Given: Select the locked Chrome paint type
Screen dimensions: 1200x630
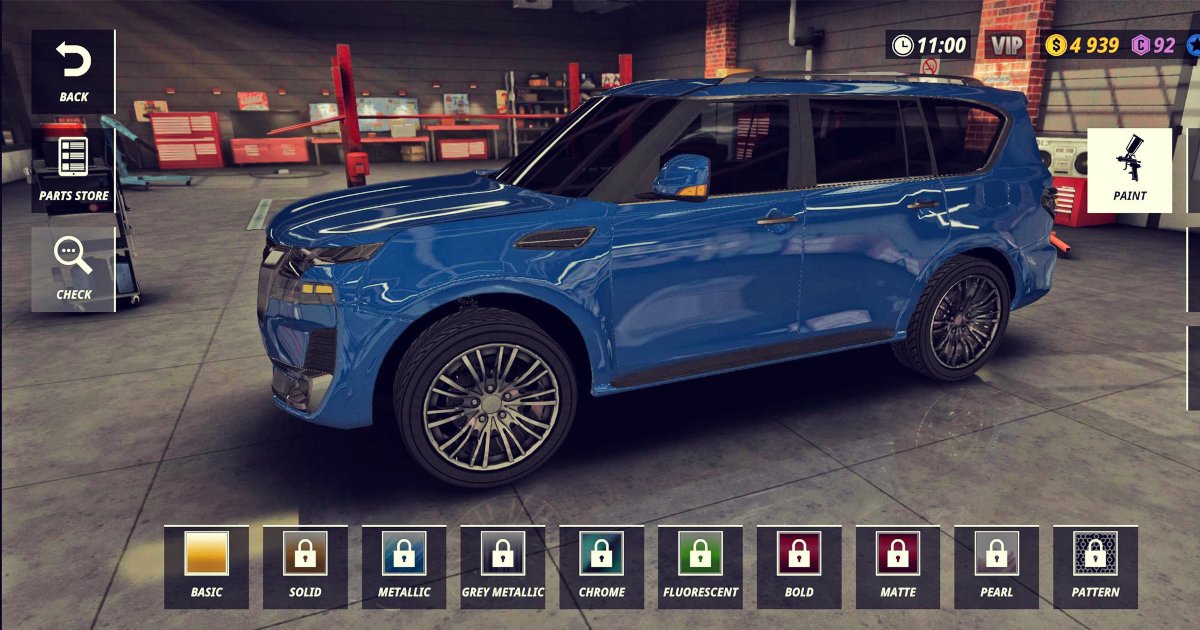Looking at the screenshot, I should click(x=601, y=566).
